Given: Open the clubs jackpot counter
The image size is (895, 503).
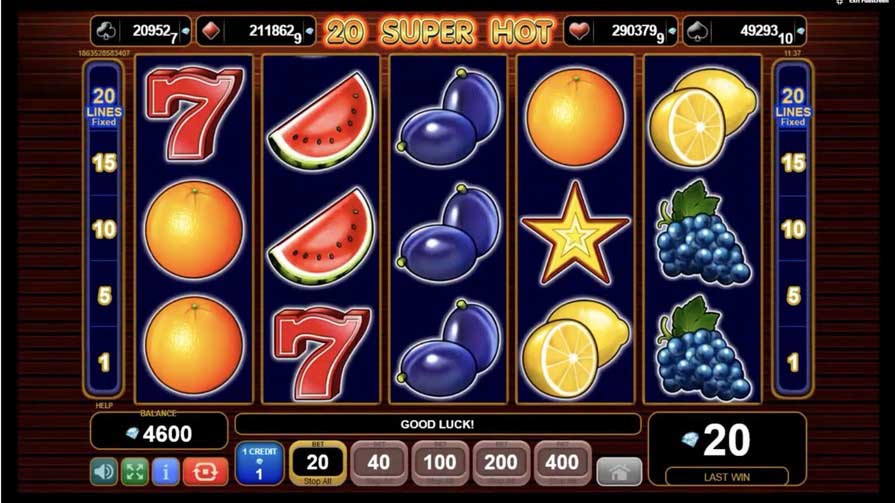Looking at the screenshot, I should (141, 31).
